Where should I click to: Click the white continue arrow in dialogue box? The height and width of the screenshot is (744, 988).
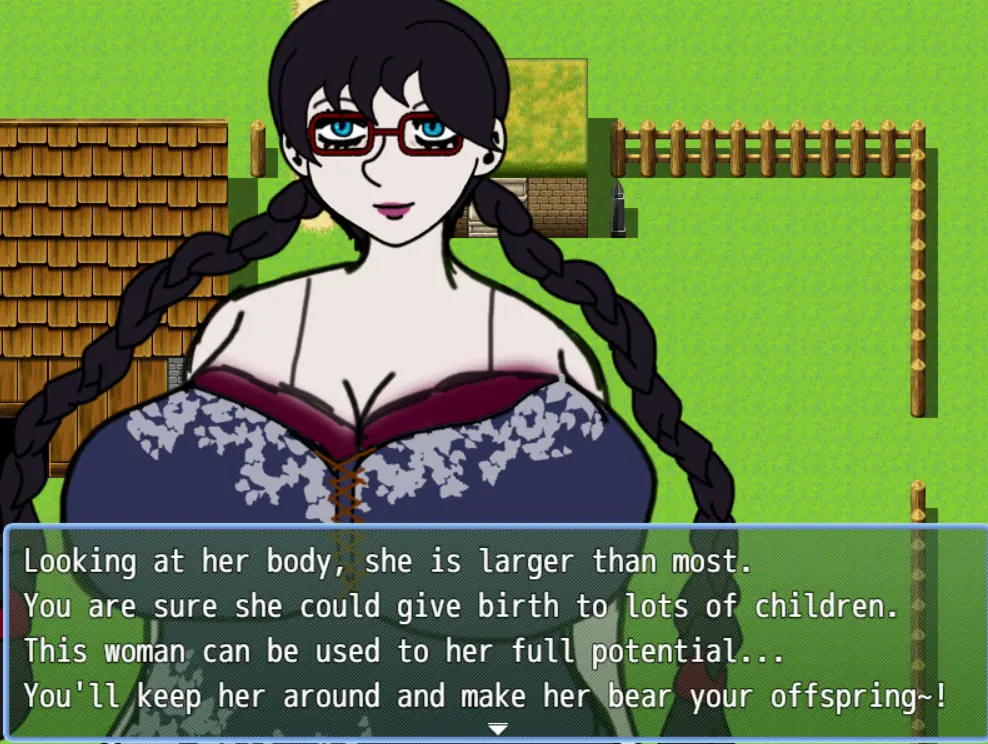point(497,729)
